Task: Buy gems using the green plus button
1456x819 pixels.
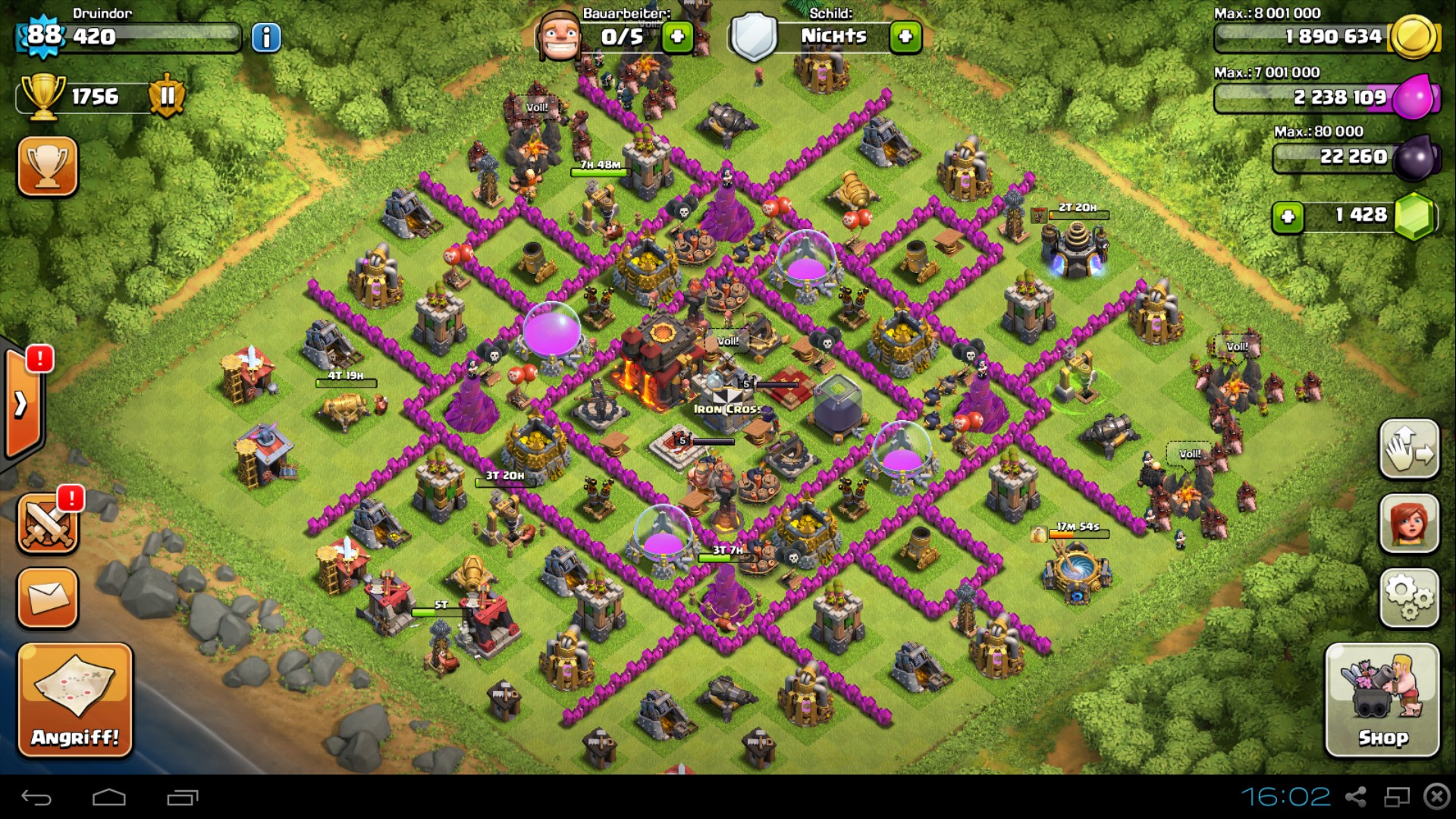Action: click(1288, 217)
